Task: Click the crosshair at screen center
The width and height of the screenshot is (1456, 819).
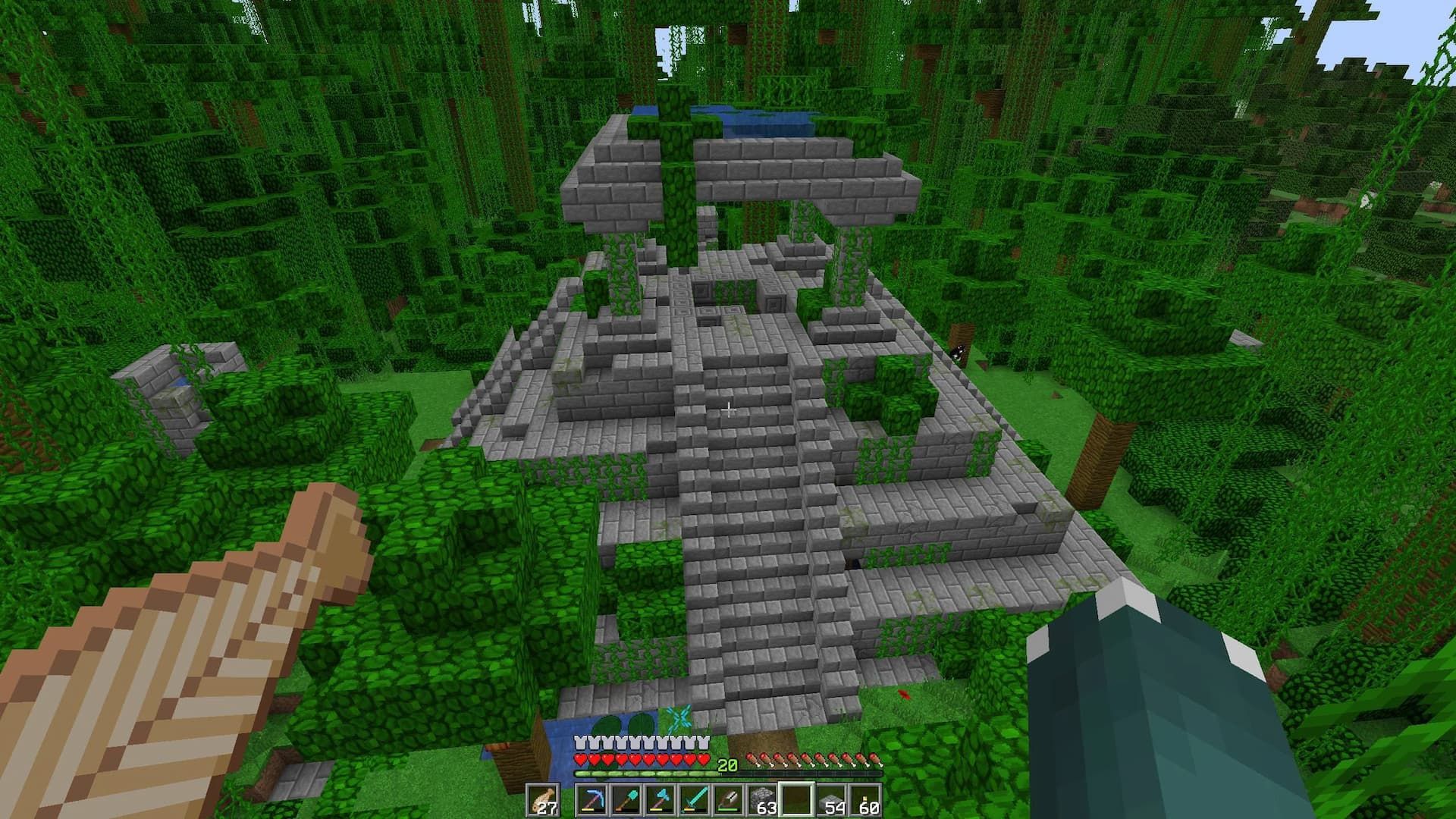Action: click(728, 409)
